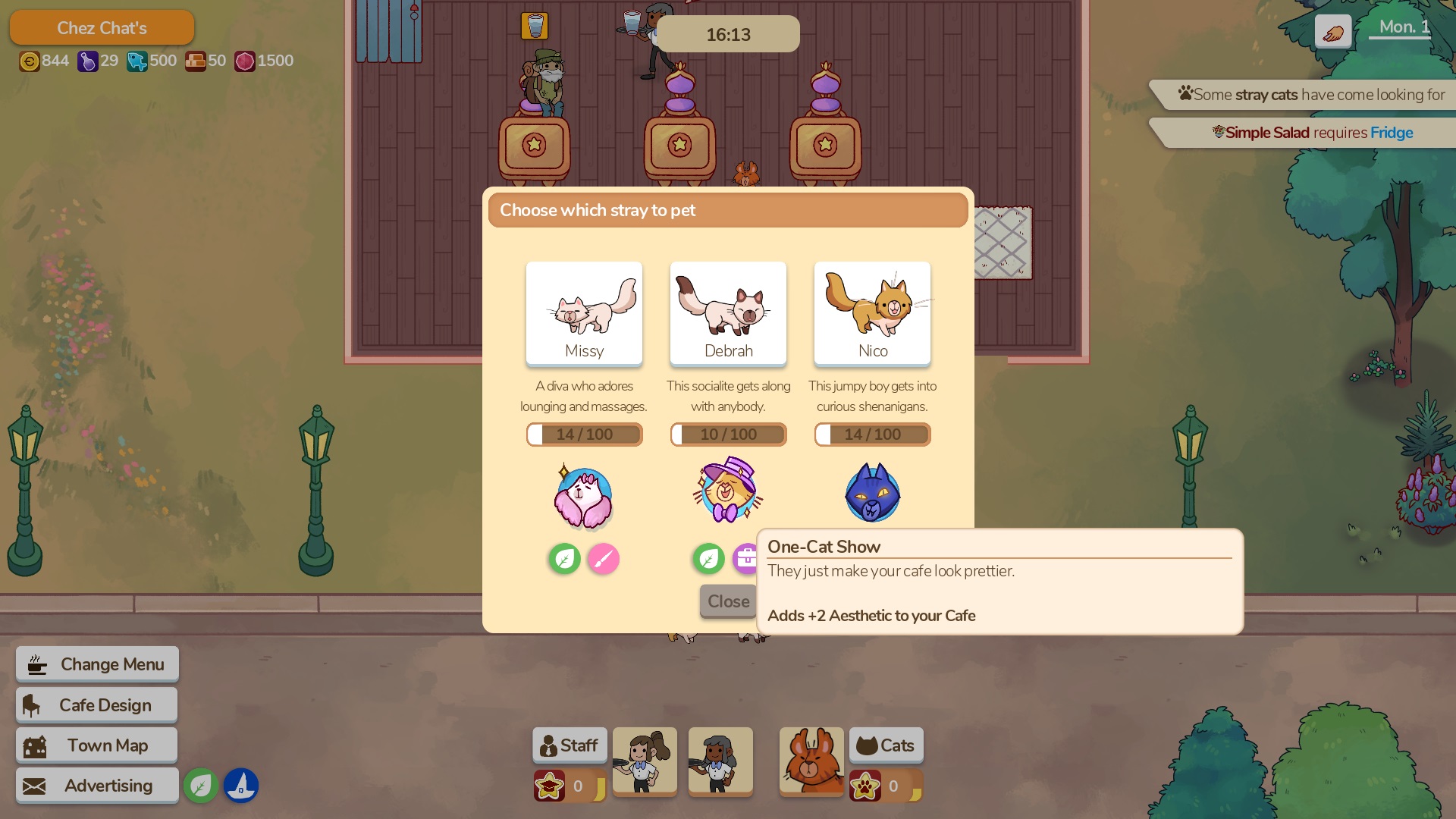Image resolution: width=1456 pixels, height=819 pixels.
Task: Click the blue witch hat icon
Action: pyautogui.click(x=241, y=786)
